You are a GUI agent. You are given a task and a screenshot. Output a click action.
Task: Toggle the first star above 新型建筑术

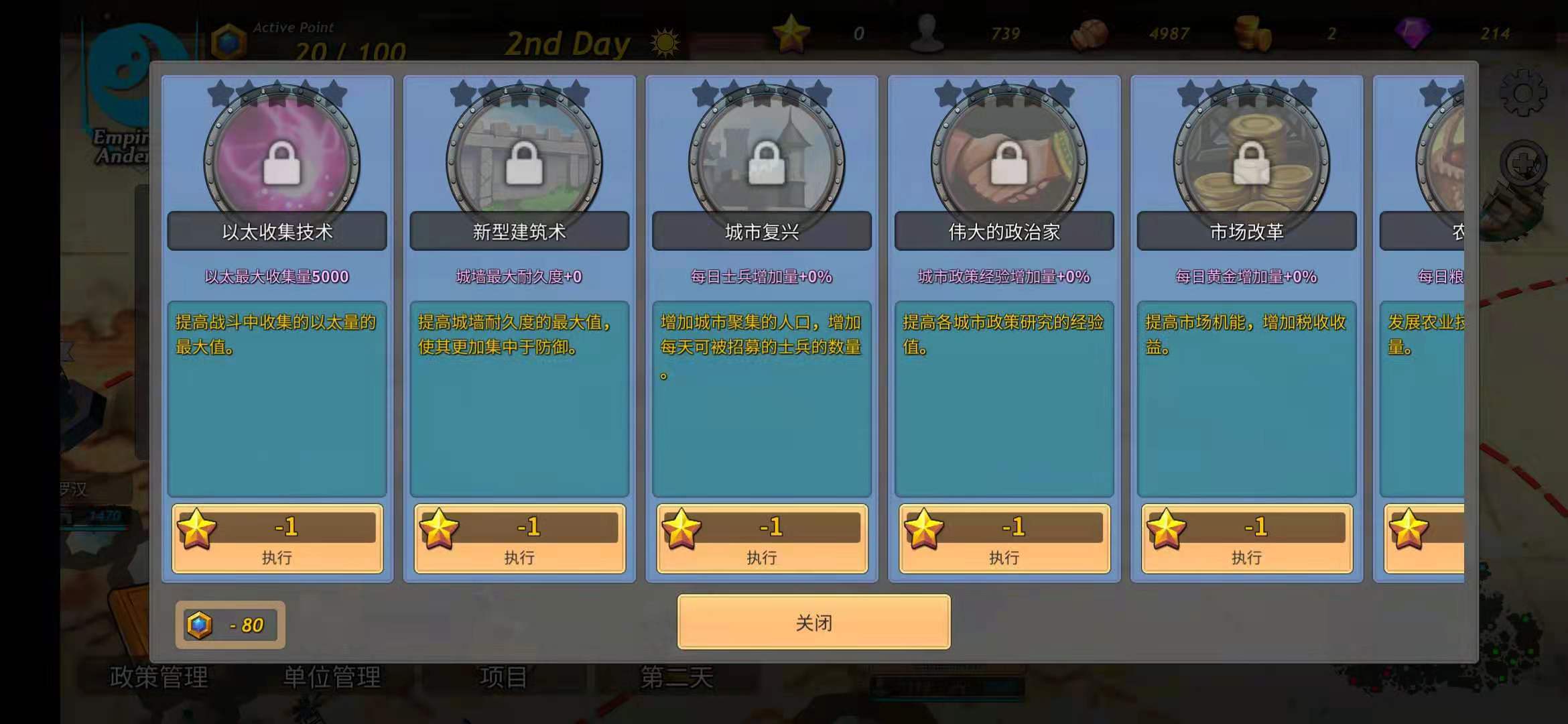coord(460,94)
